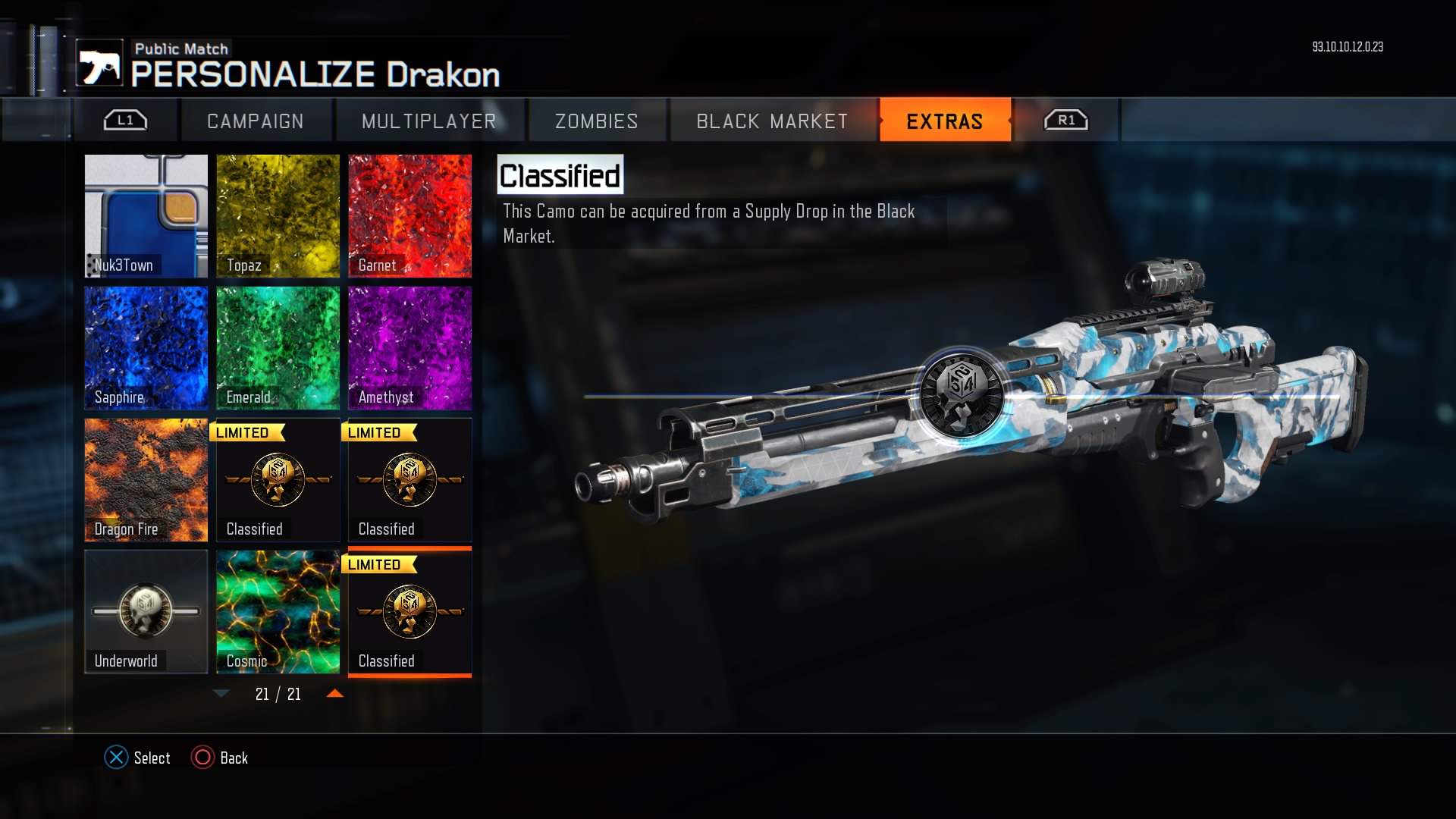Choose the Cosmic camo
The image size is (1456, 819).
pyautogui.click(x=278, y=612)
